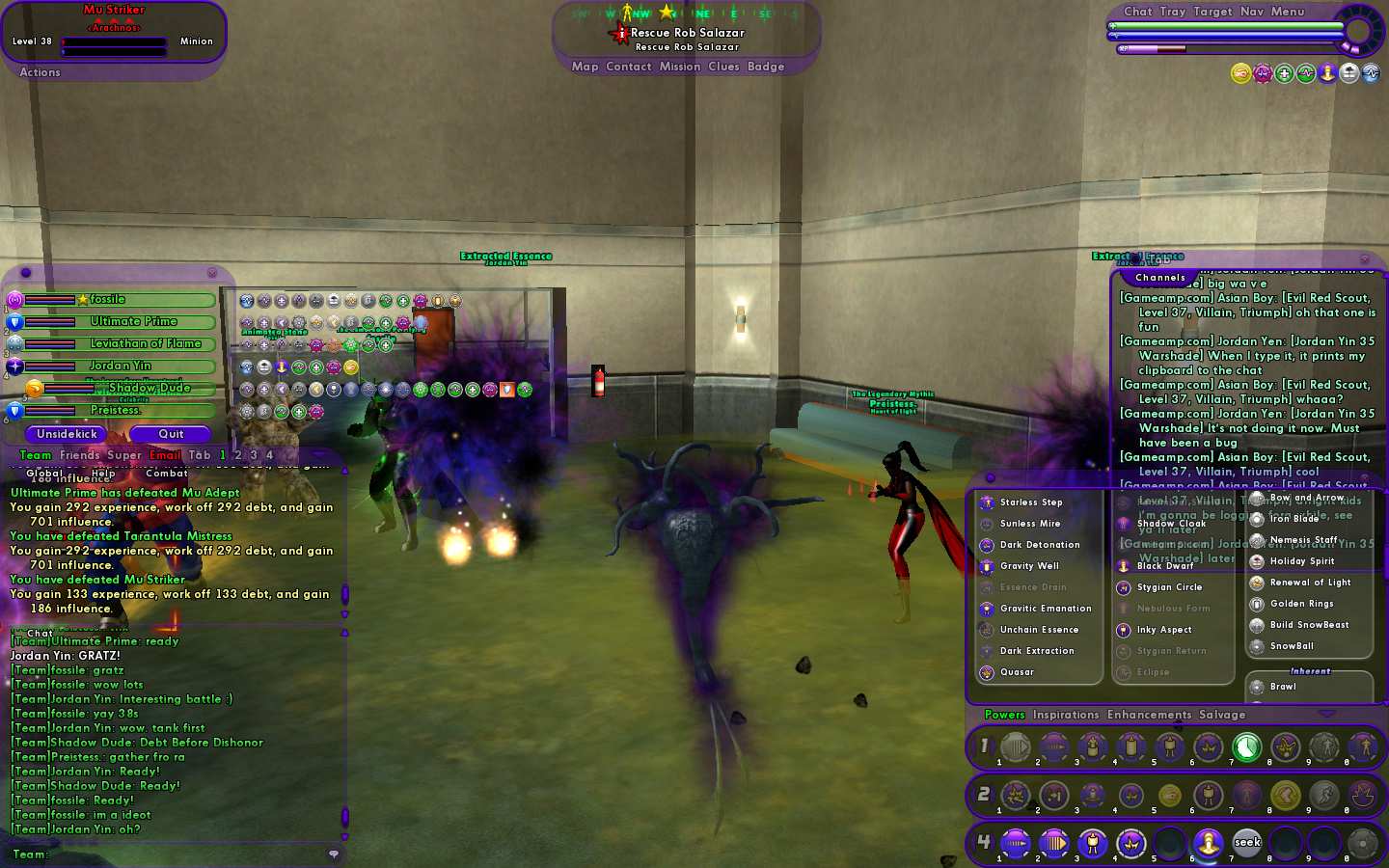Open the Salvage tab
The image size is (1389, 868).
(x=1222, y=715)
